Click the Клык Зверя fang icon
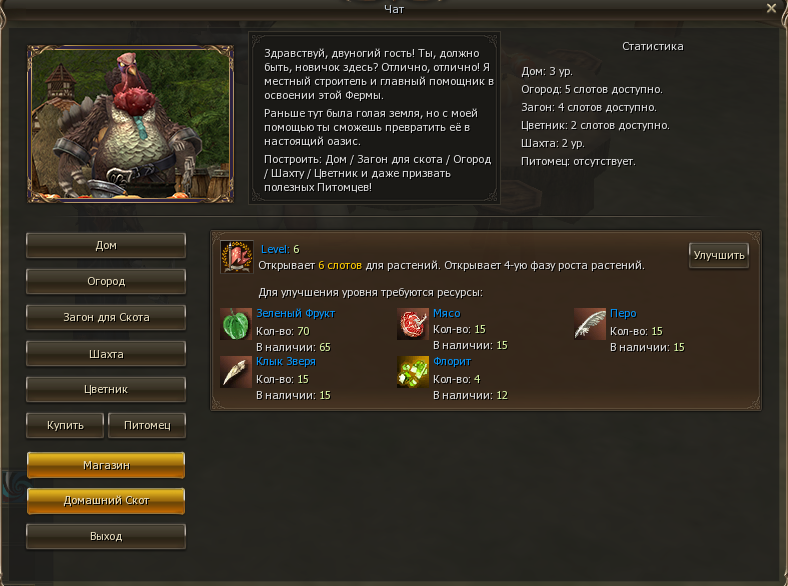788x586 pixels. click(x=235, y=371)
